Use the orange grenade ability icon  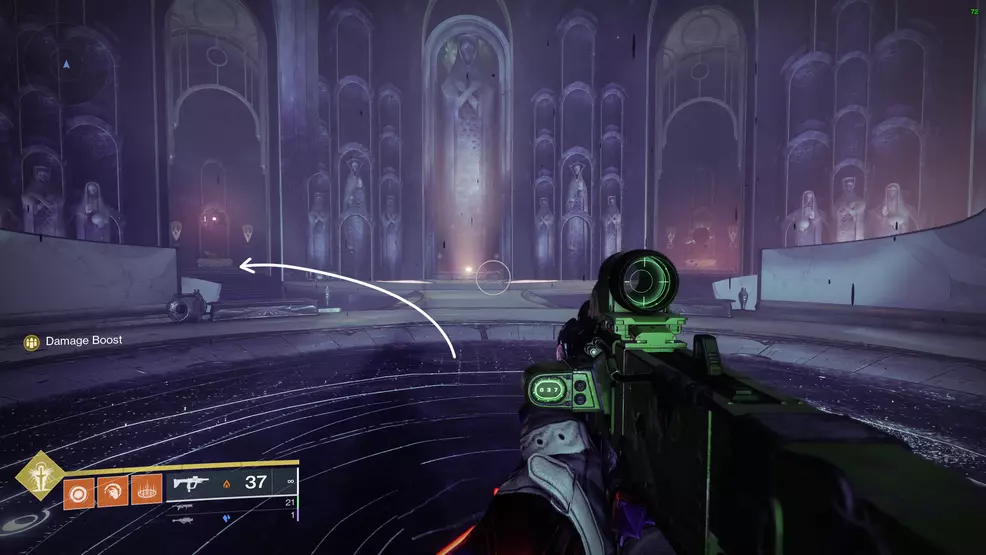(x=79, y=491)
